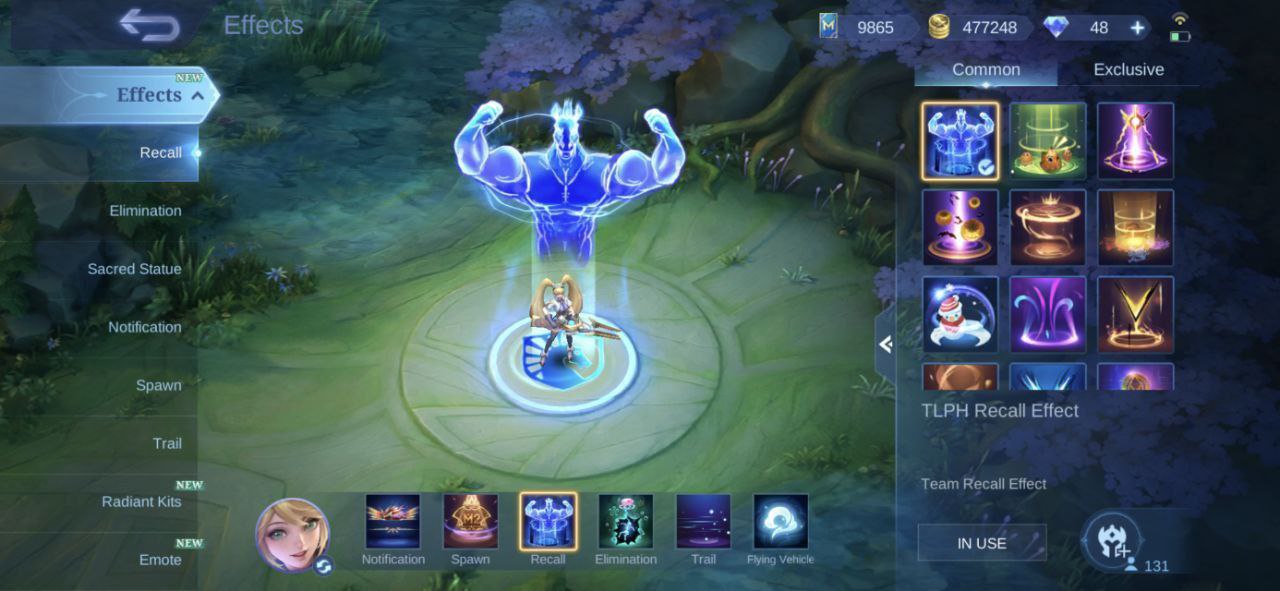The image size is (1280, 591).
Task: Select the Trail slot in bottom bar
Action: point(703,522)
